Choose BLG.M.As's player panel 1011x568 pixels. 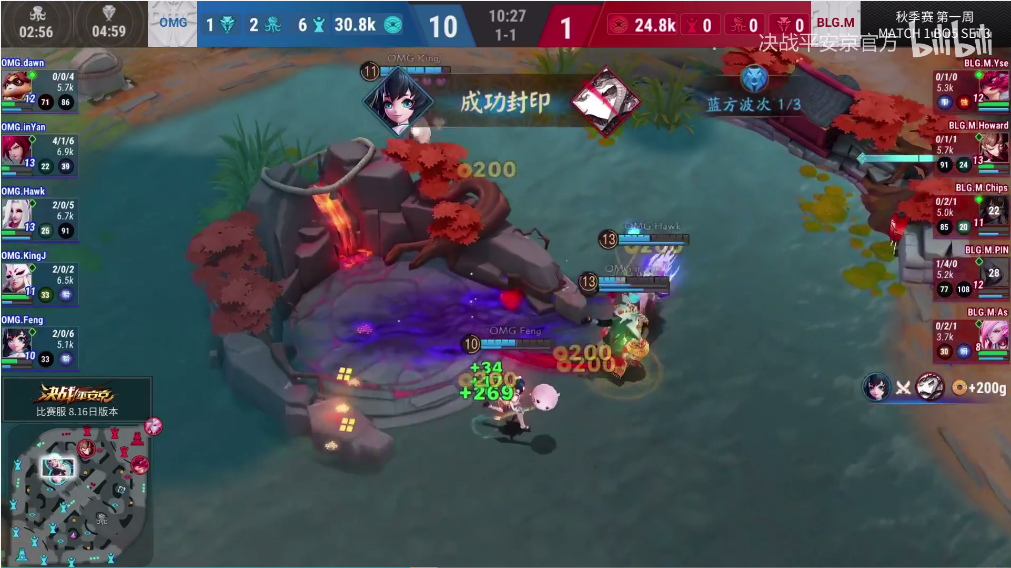[x=970, y=334]
